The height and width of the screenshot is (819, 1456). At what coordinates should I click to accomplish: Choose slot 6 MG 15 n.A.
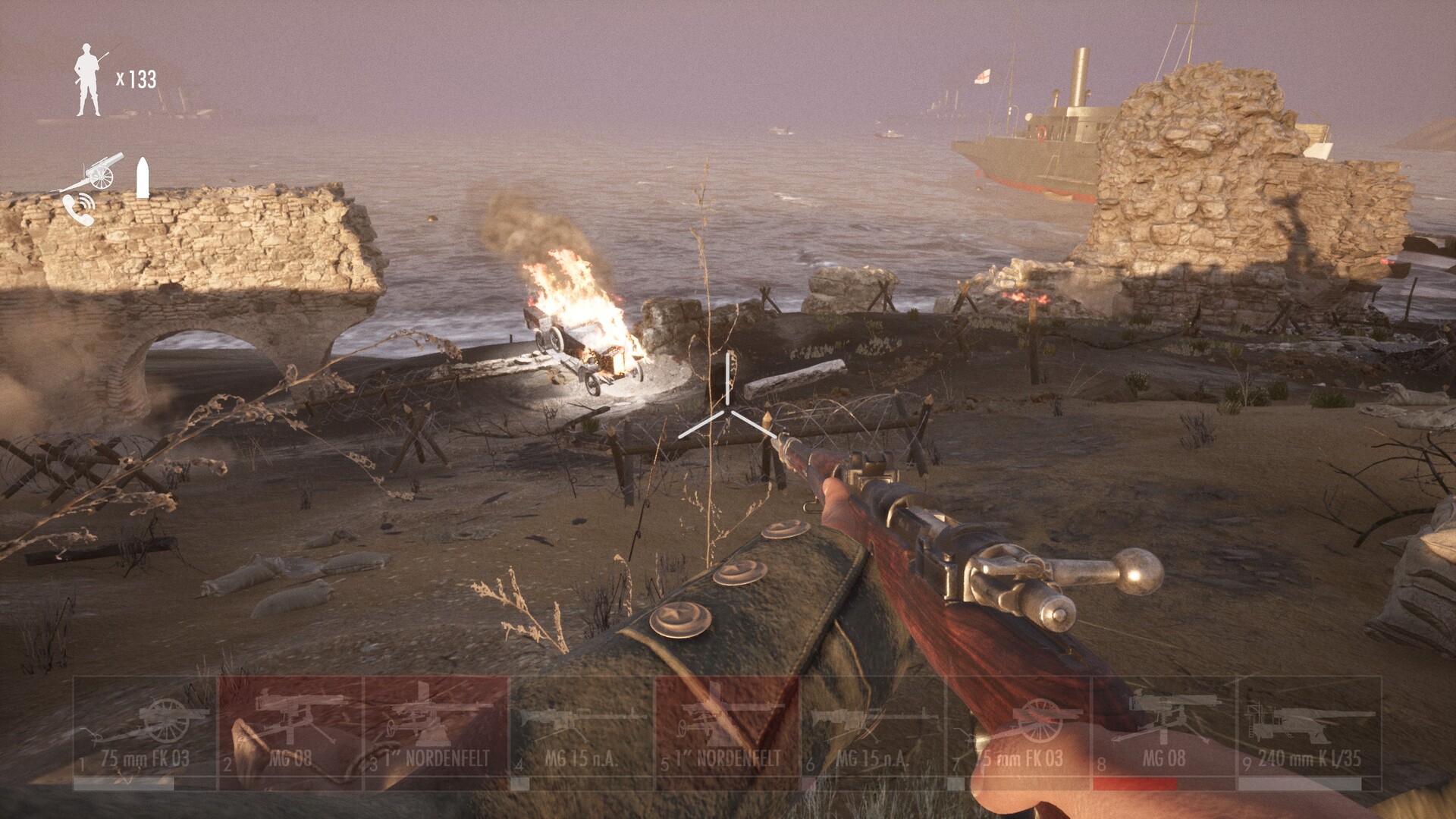tap(873, 733)
